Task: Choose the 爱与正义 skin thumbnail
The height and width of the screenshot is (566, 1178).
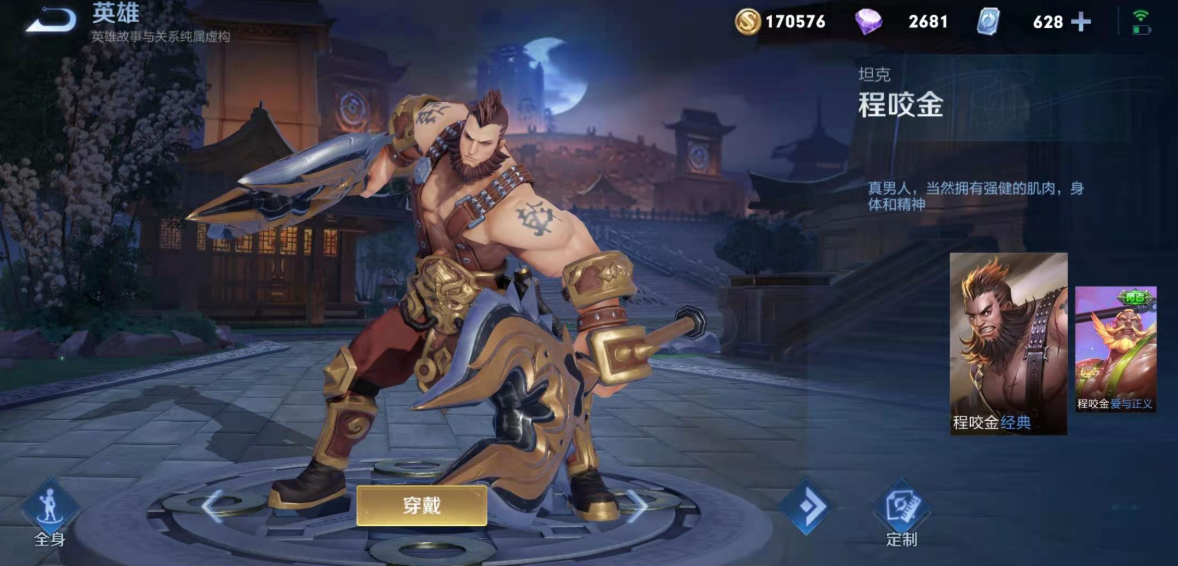Action: point(1115,349)
